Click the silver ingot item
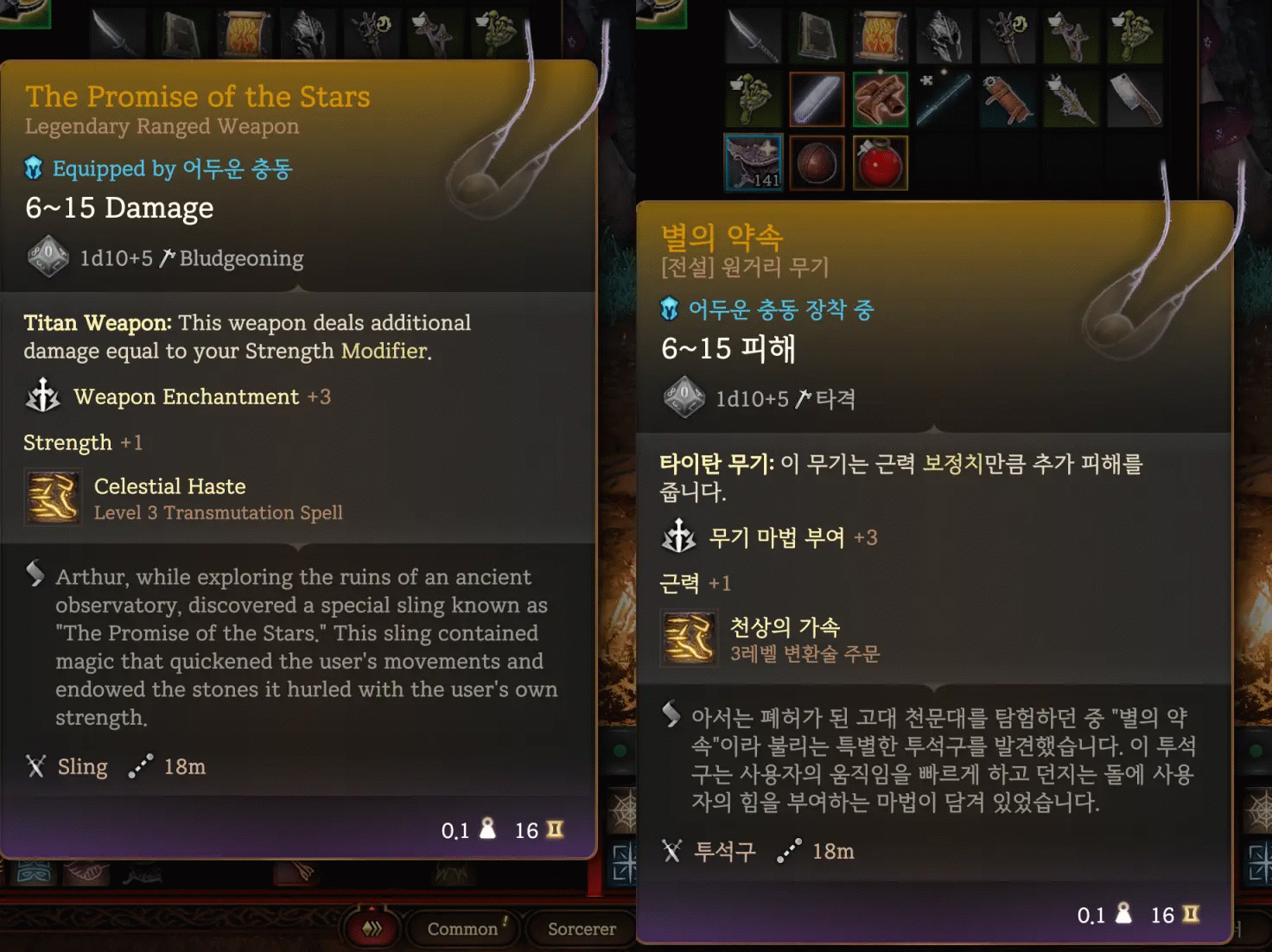This screenshot has height=952, width=1272. pyautogui.click(x=817, y=99)
